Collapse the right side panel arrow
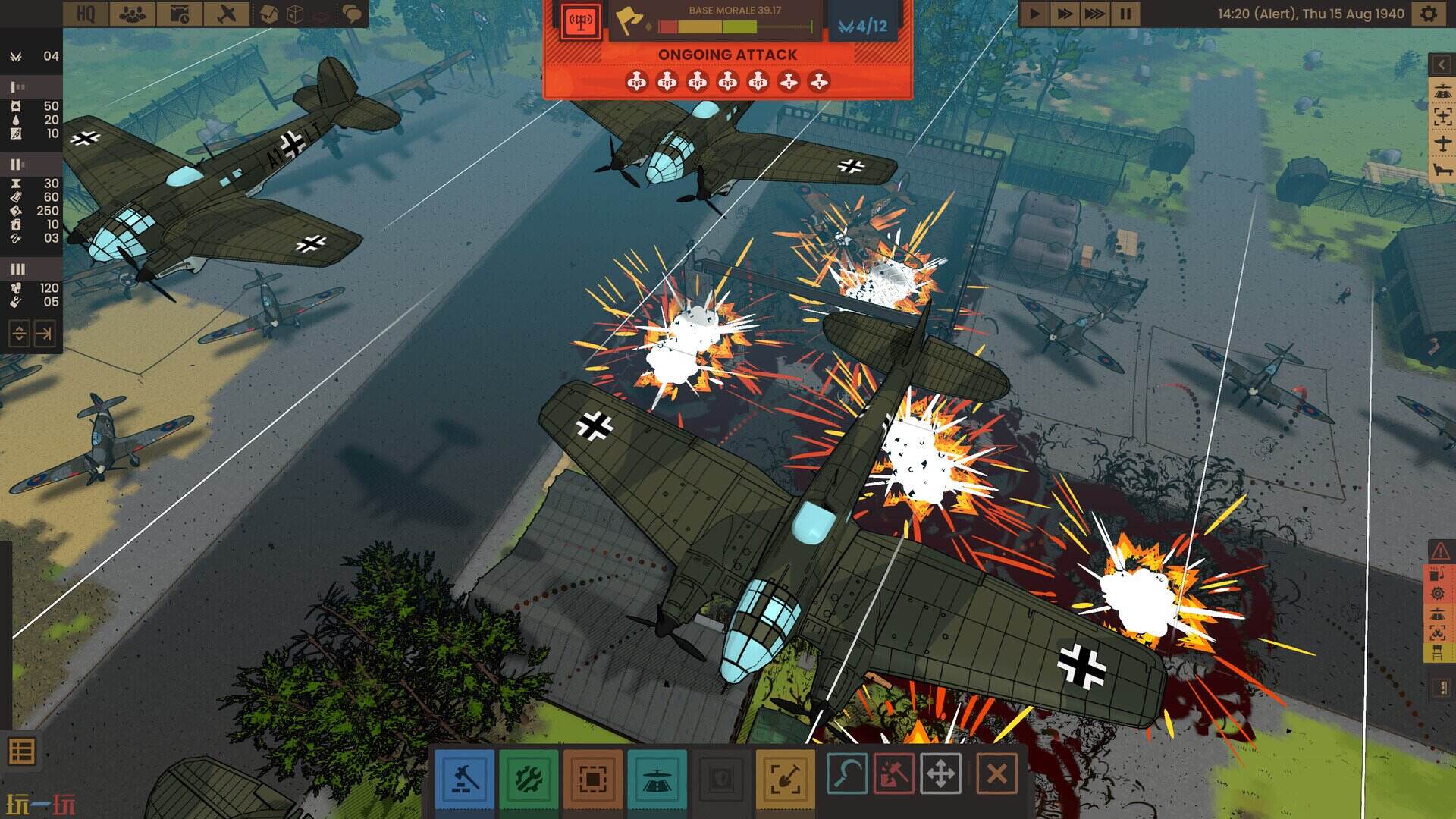This screenshot has width=1456, height=819. pos(1441,65)
